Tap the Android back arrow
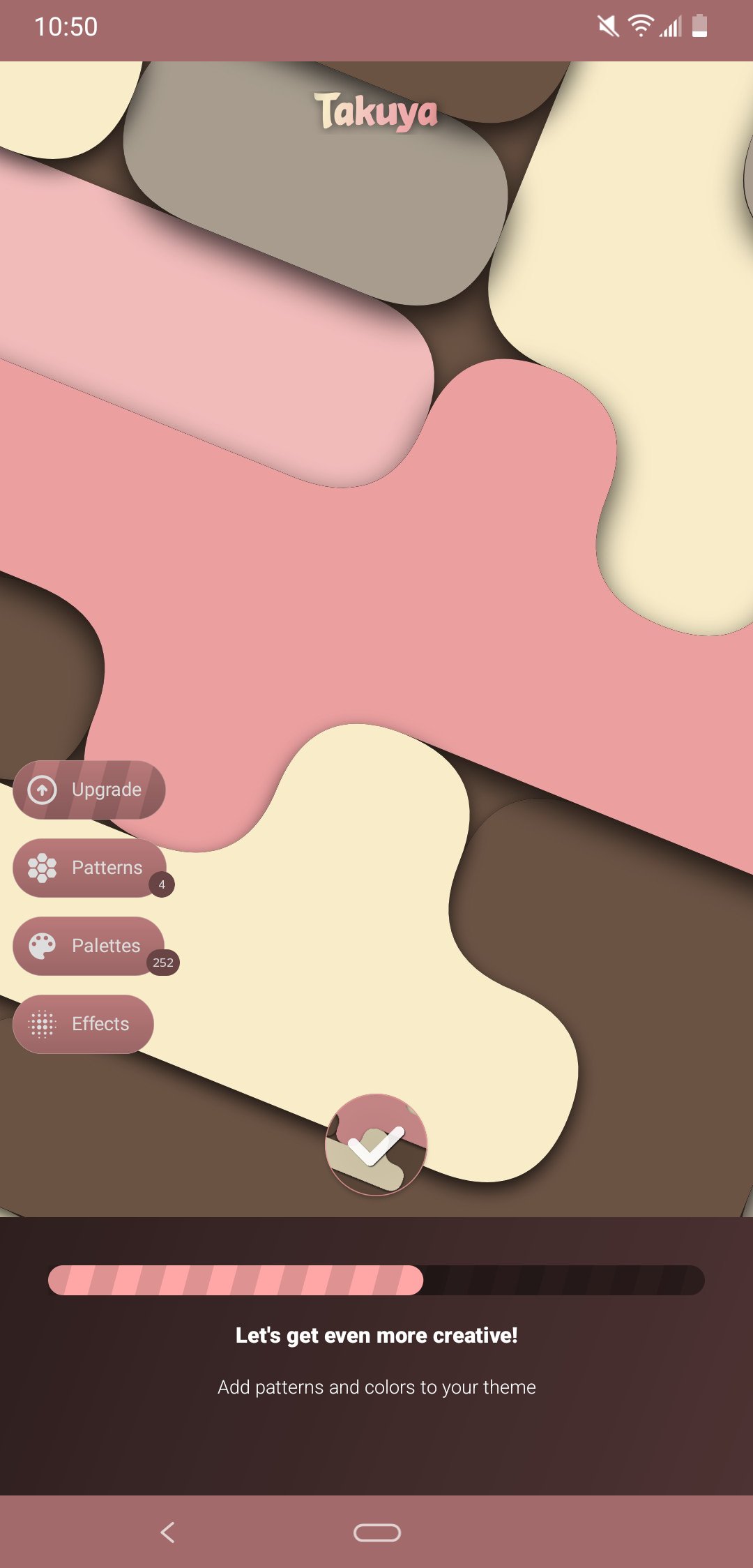753x1568 pixels. (167, 1532)
